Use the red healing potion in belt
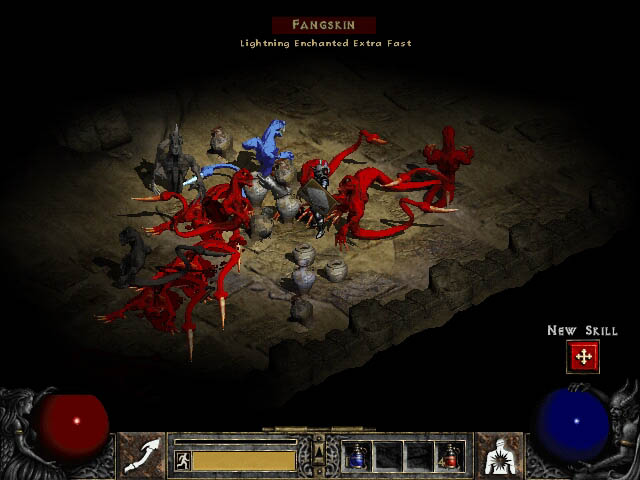640x480 pixels. [x=448, y=456]
